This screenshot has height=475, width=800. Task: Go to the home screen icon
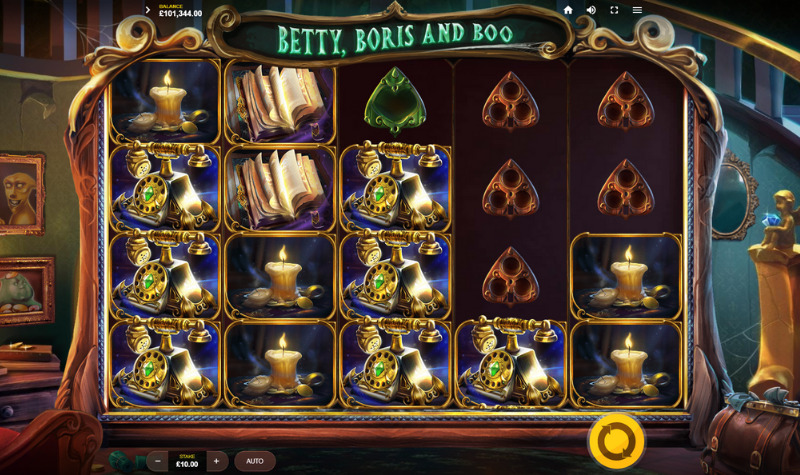568,10
